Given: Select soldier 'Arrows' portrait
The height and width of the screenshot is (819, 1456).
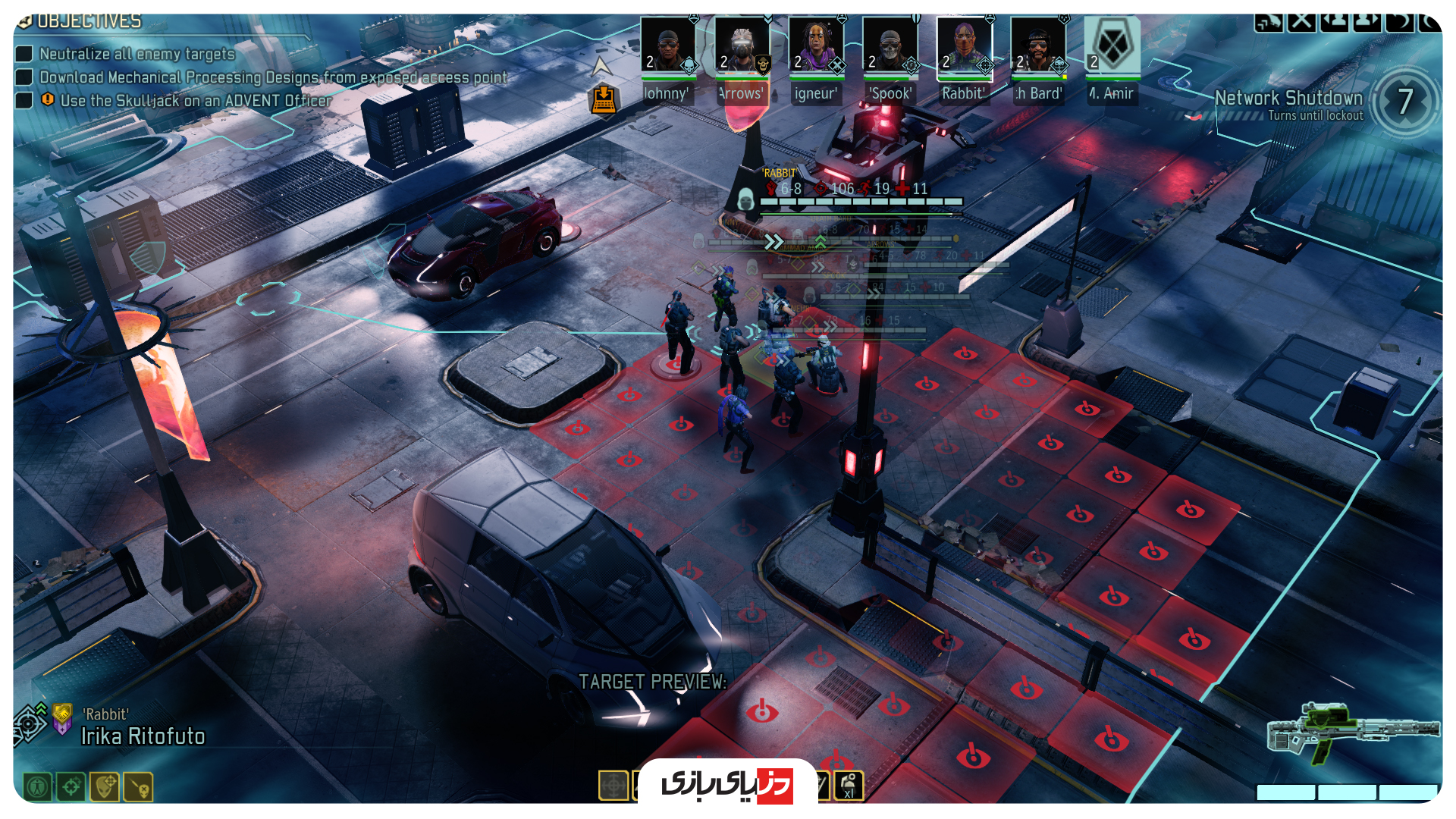Looking at the screenshot, I should (x=742, y=47).
